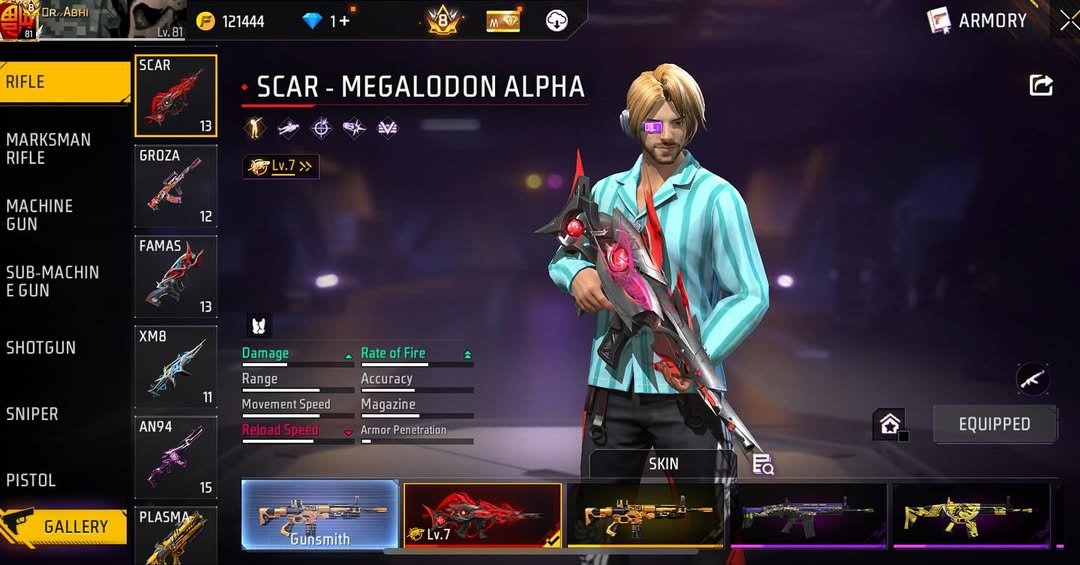
Task: Share the weapon using the share icon
Action: (1041, 86)
